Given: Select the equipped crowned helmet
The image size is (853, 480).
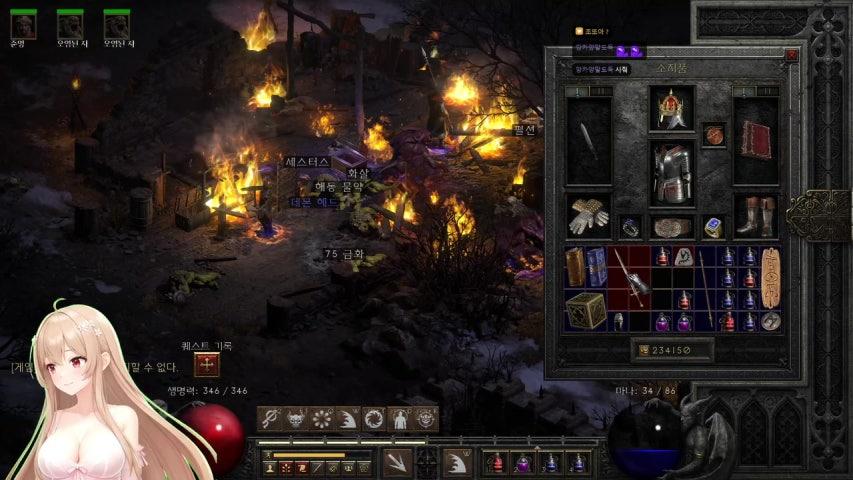Looking at the screenshot, I should (x=671, y=108).
